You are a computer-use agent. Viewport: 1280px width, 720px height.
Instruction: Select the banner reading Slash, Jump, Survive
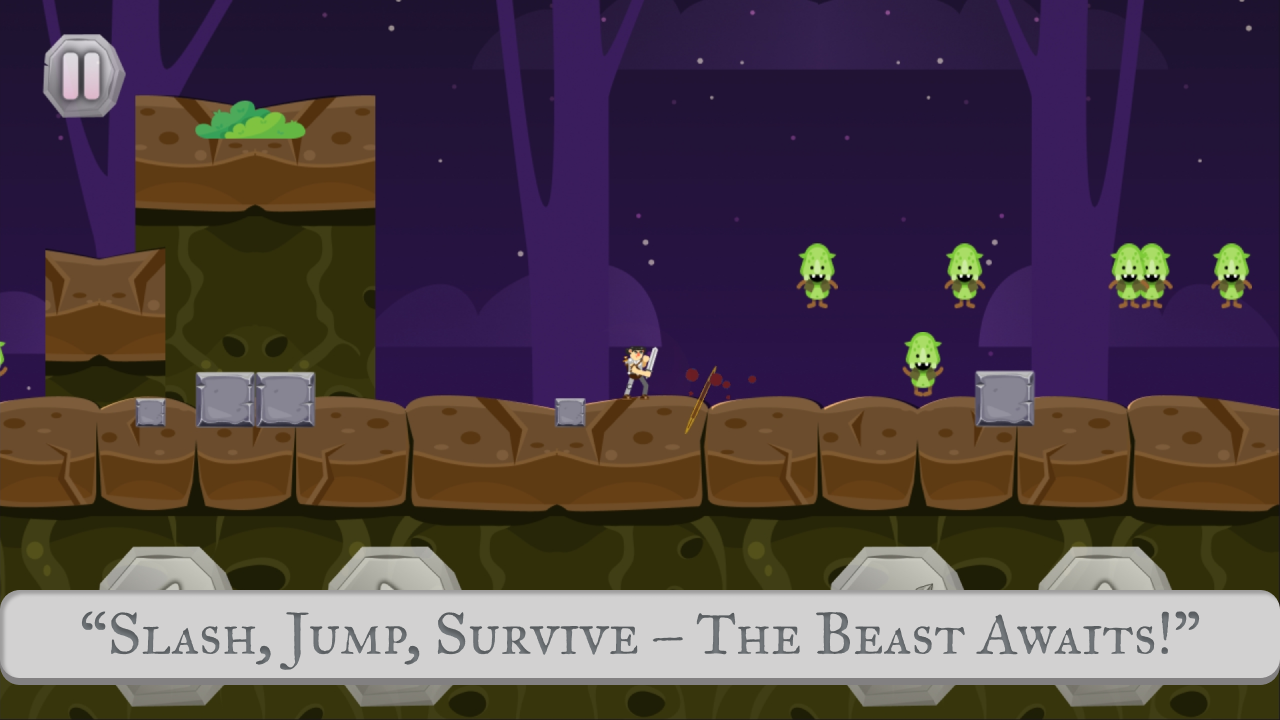point(640,634)
